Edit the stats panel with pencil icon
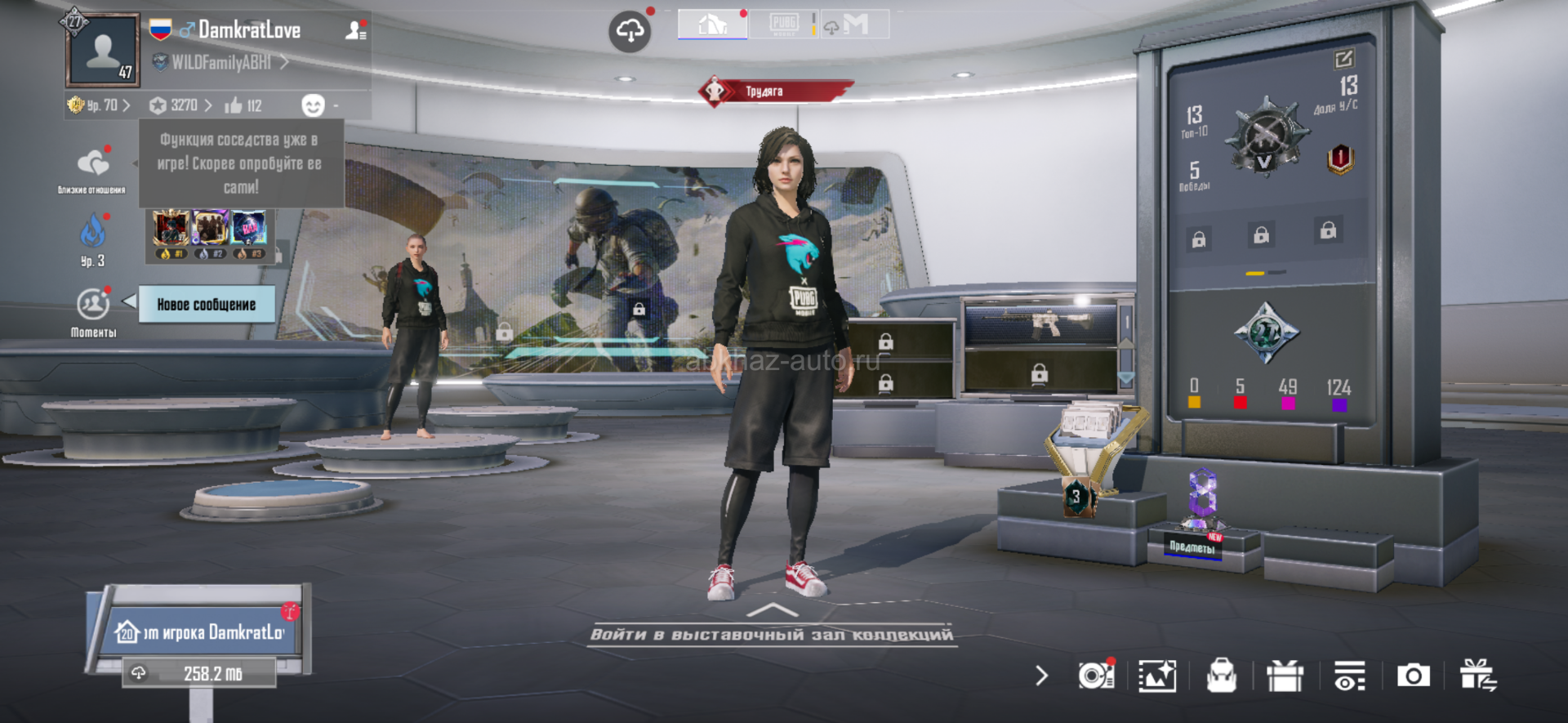Screen dimensions: 1568x723 pos(1343,59)
